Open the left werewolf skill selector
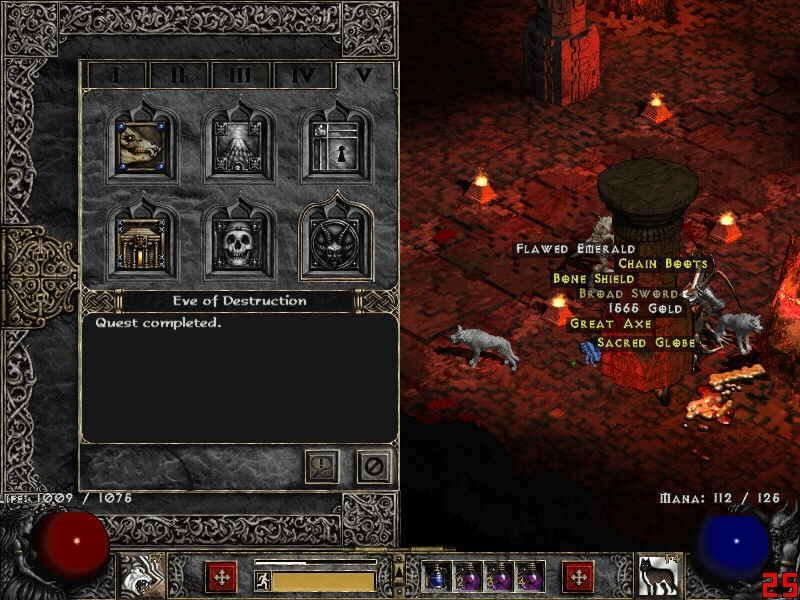The image size is (800, 600). (139, 575)
